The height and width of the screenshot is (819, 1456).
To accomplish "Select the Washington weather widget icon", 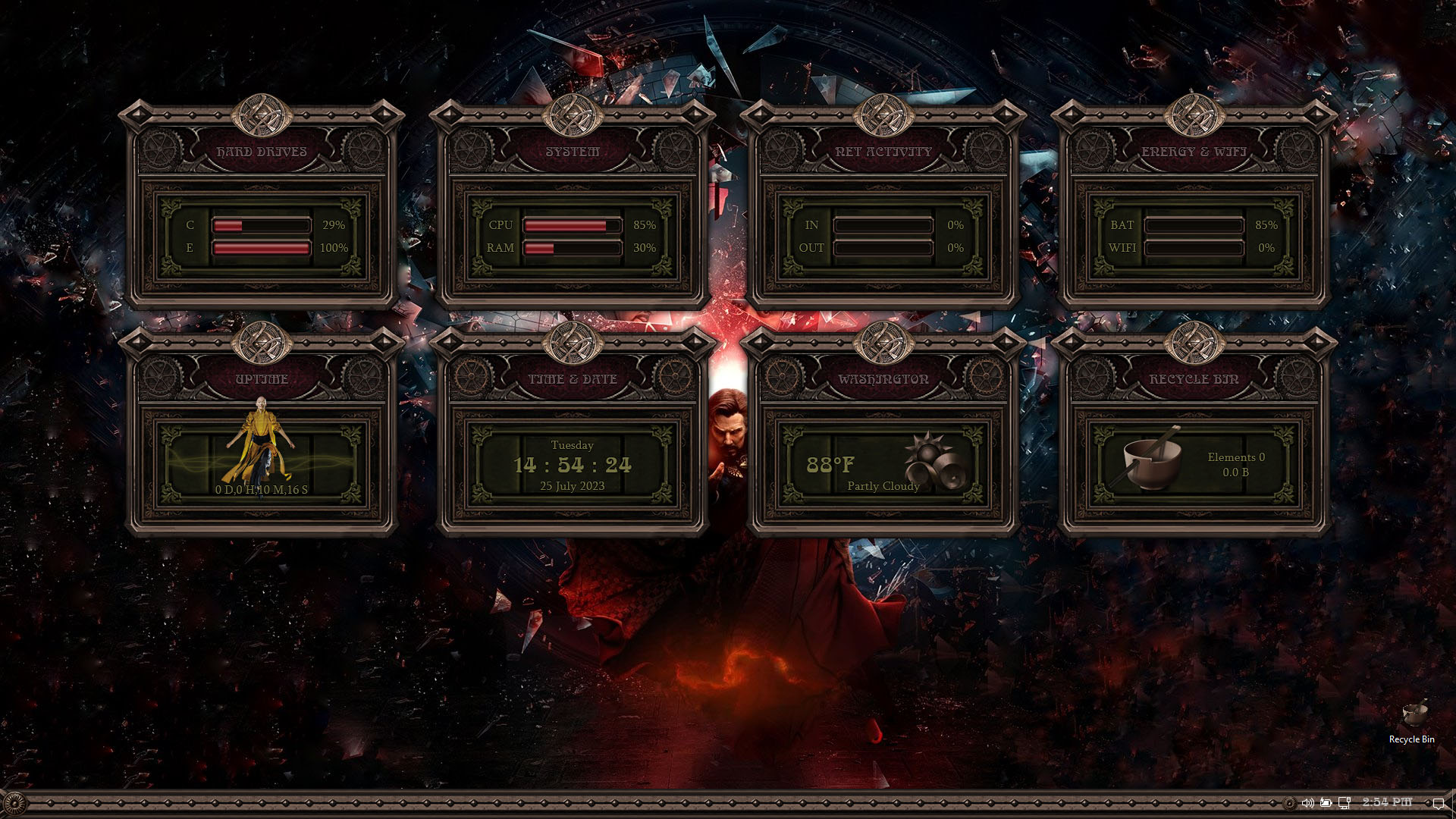I will click(x=934, y=460).
